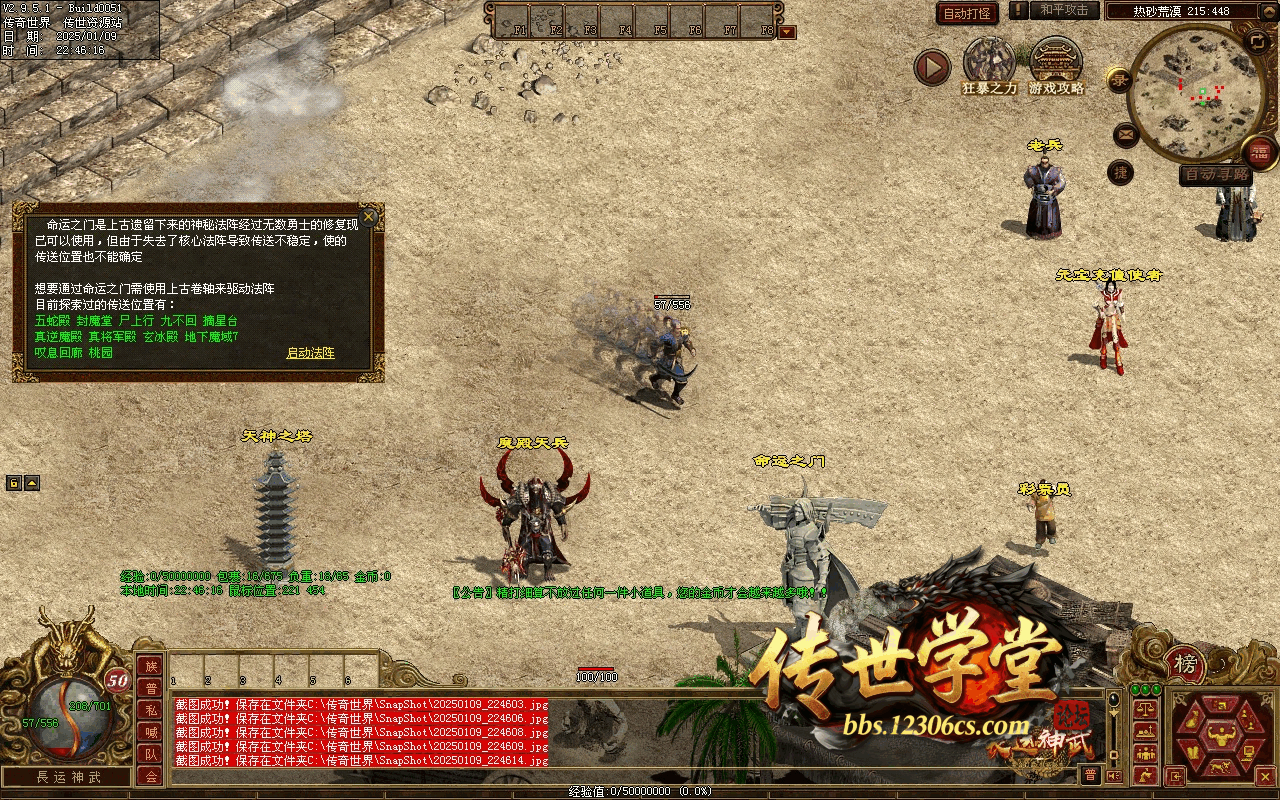
Task: Open the 狂暴之力 icon
Action: 989,62
